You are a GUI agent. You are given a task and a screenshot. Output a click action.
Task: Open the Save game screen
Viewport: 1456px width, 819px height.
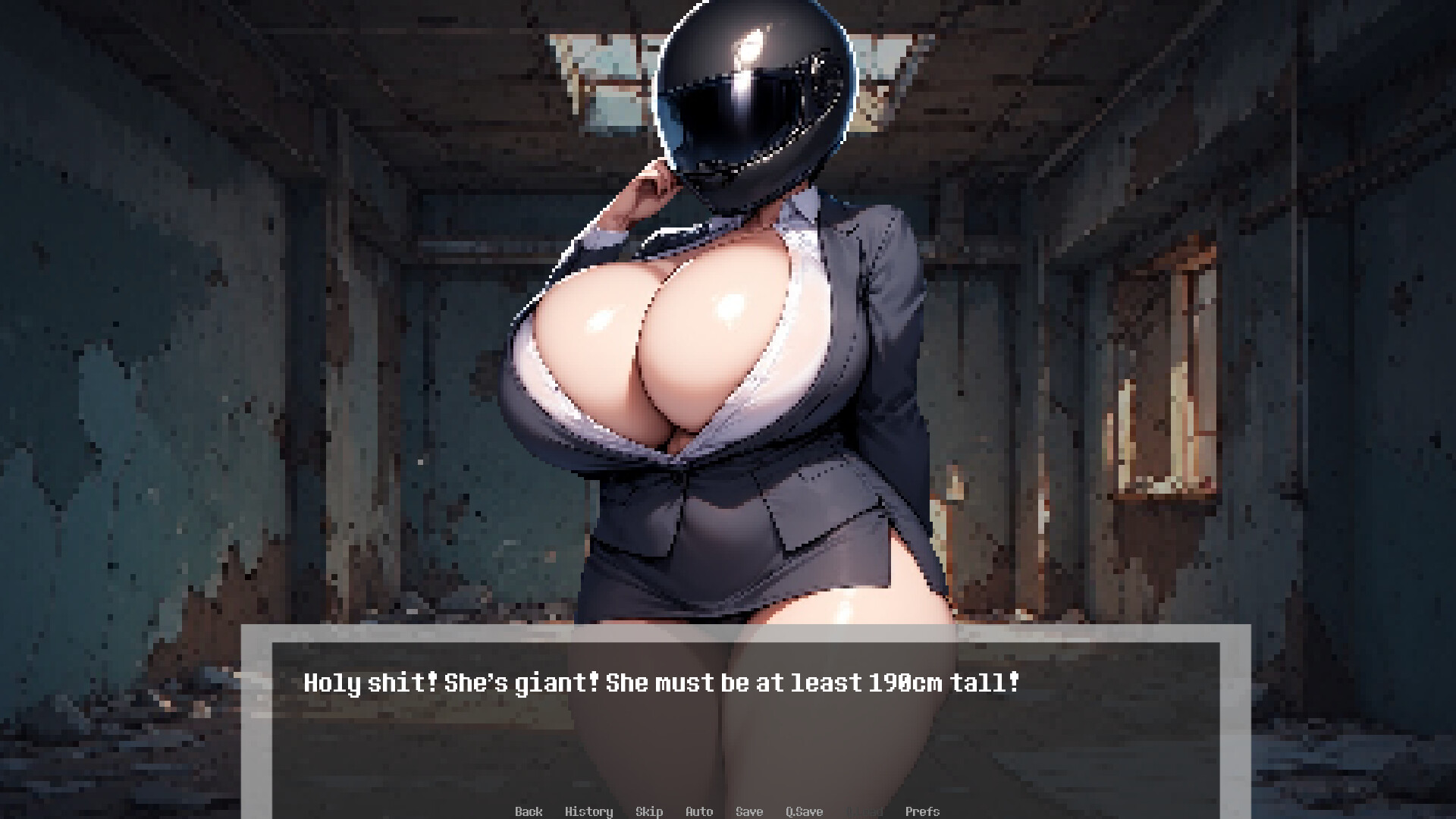(x=749, y=811)
